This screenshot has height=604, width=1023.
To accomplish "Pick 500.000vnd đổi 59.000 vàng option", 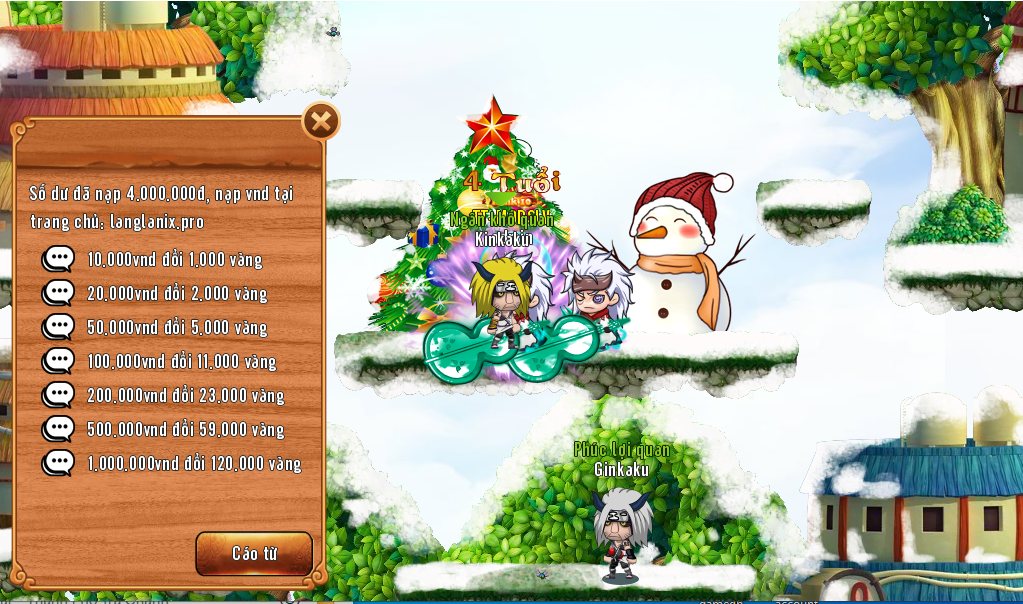I will point(185,430).
